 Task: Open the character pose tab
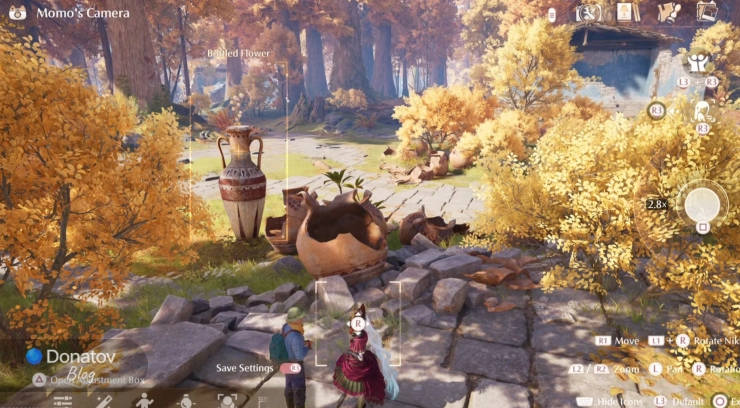point(144,401)
